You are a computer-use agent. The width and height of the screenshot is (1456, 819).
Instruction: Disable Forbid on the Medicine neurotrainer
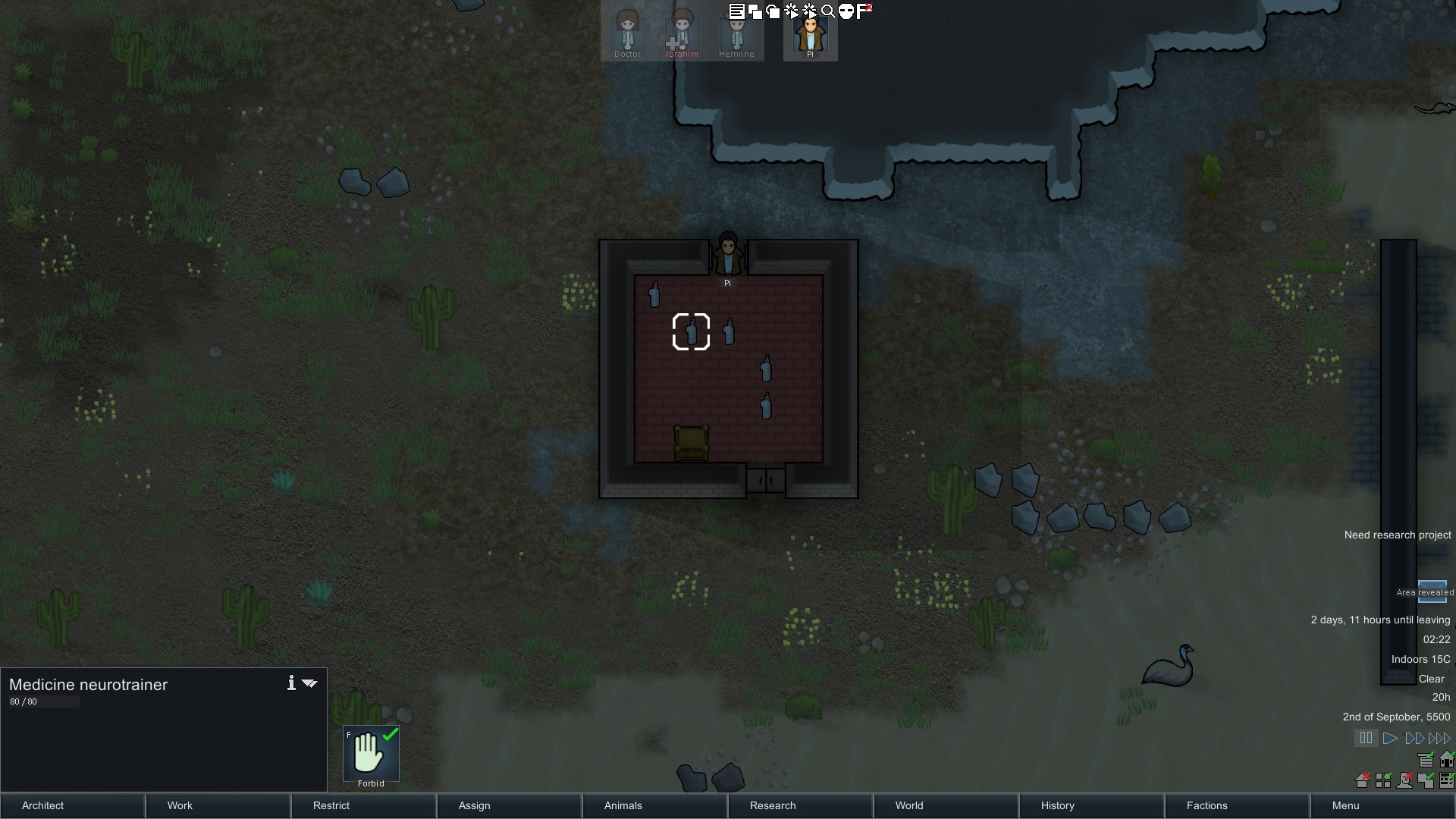(371, 755)
